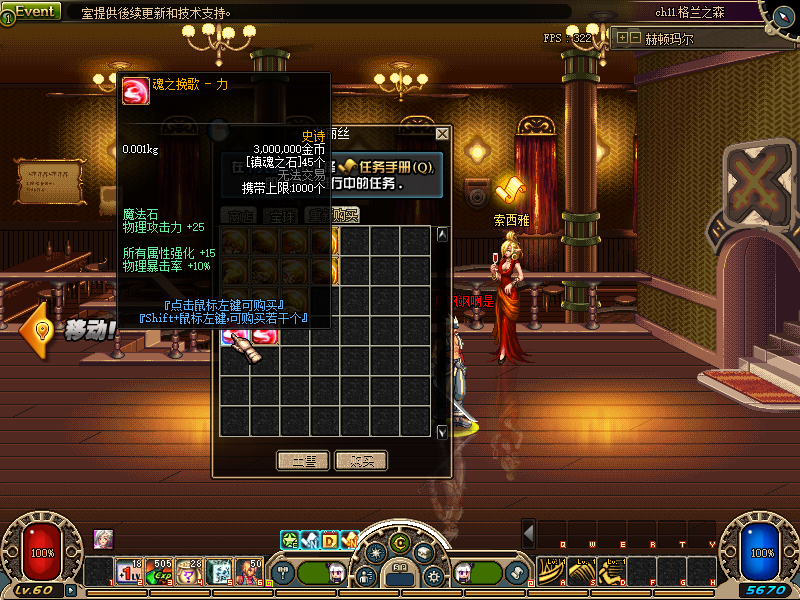Use the girl-doll item in quickslot six
Viewport: 800px width, 600px height.
click(x=249, y=572)
